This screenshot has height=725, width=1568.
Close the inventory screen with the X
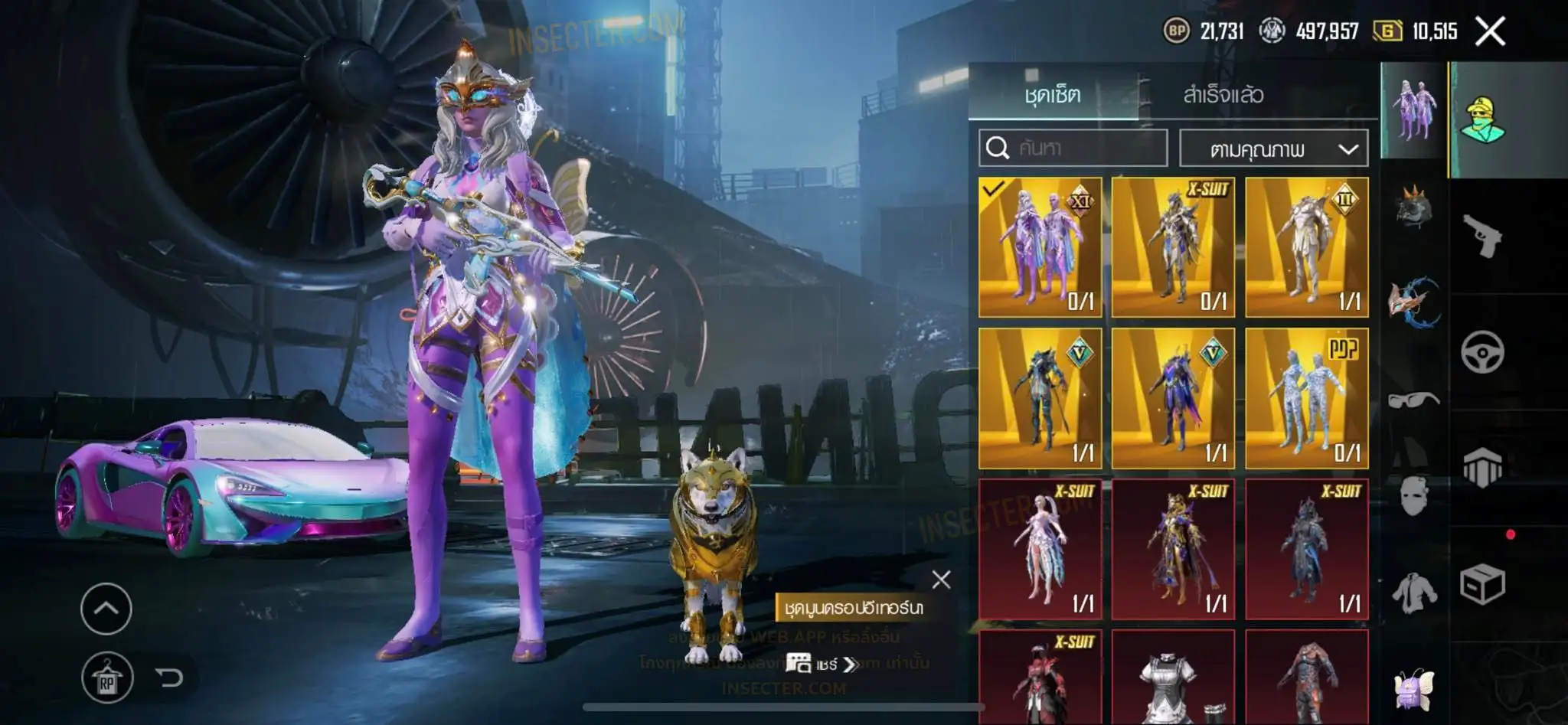point(1490,31)
